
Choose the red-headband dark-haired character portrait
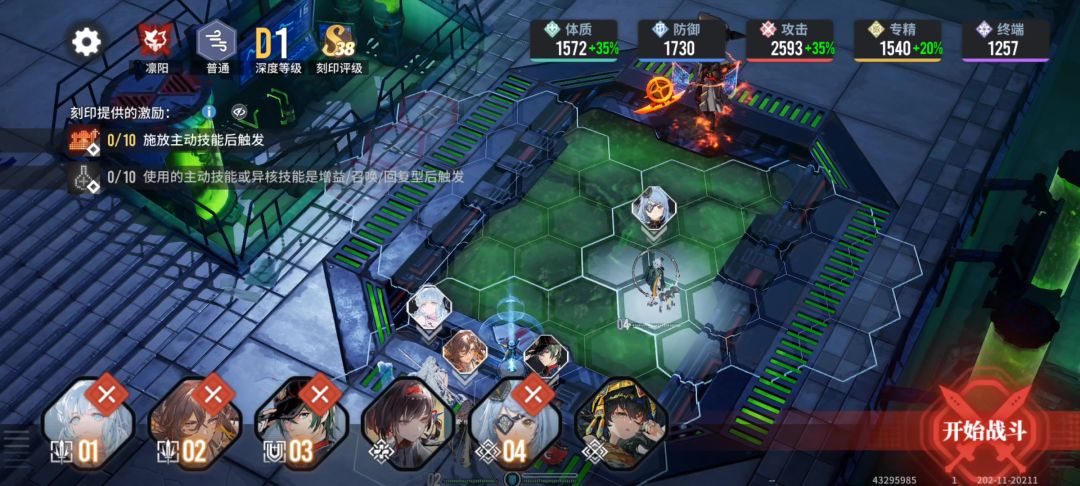pyautogui.click(x=408, y=422)
